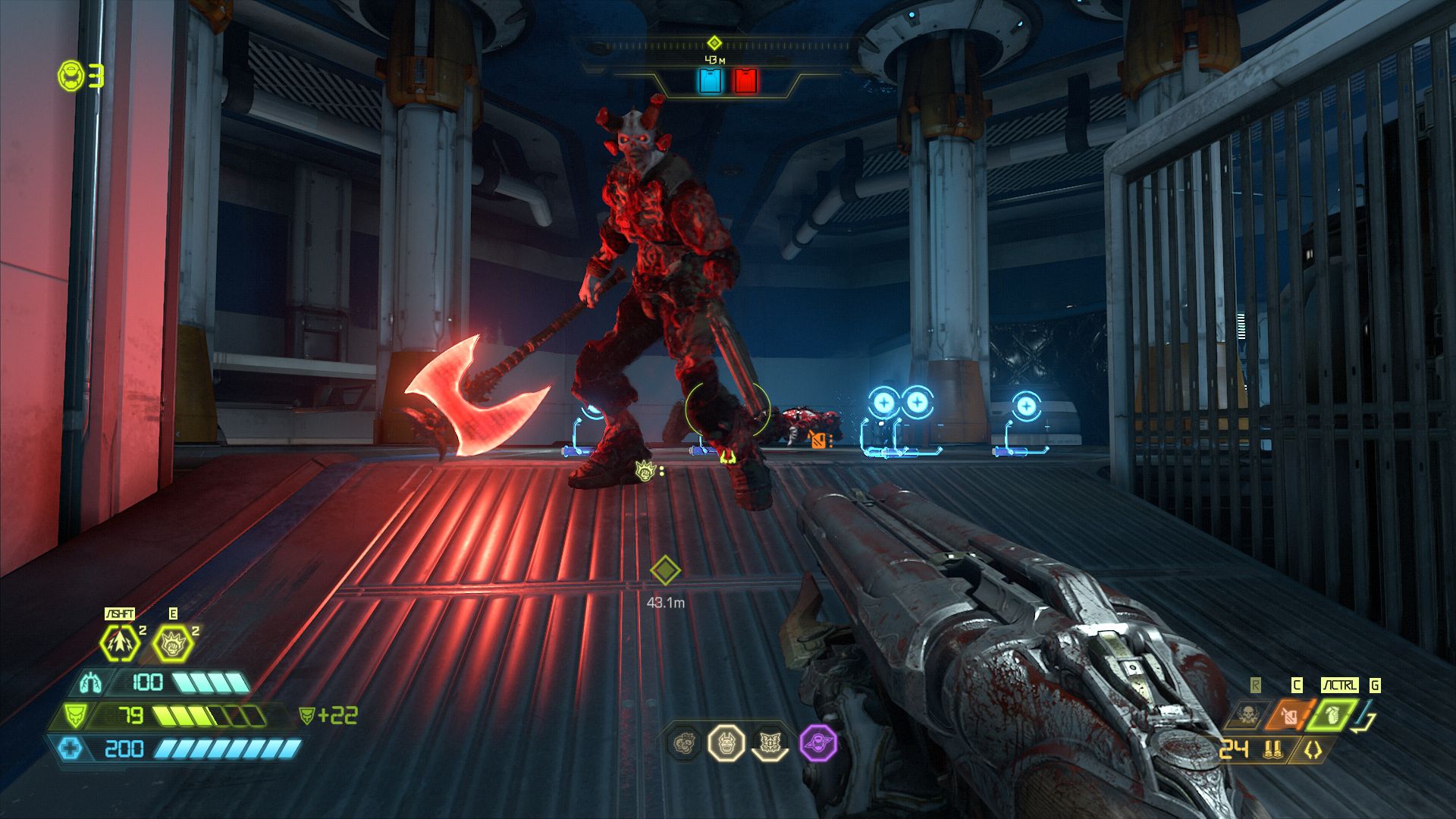Select the weapon mod icon beside the ammo
Screen dimensions: 1456x819
1313,751
